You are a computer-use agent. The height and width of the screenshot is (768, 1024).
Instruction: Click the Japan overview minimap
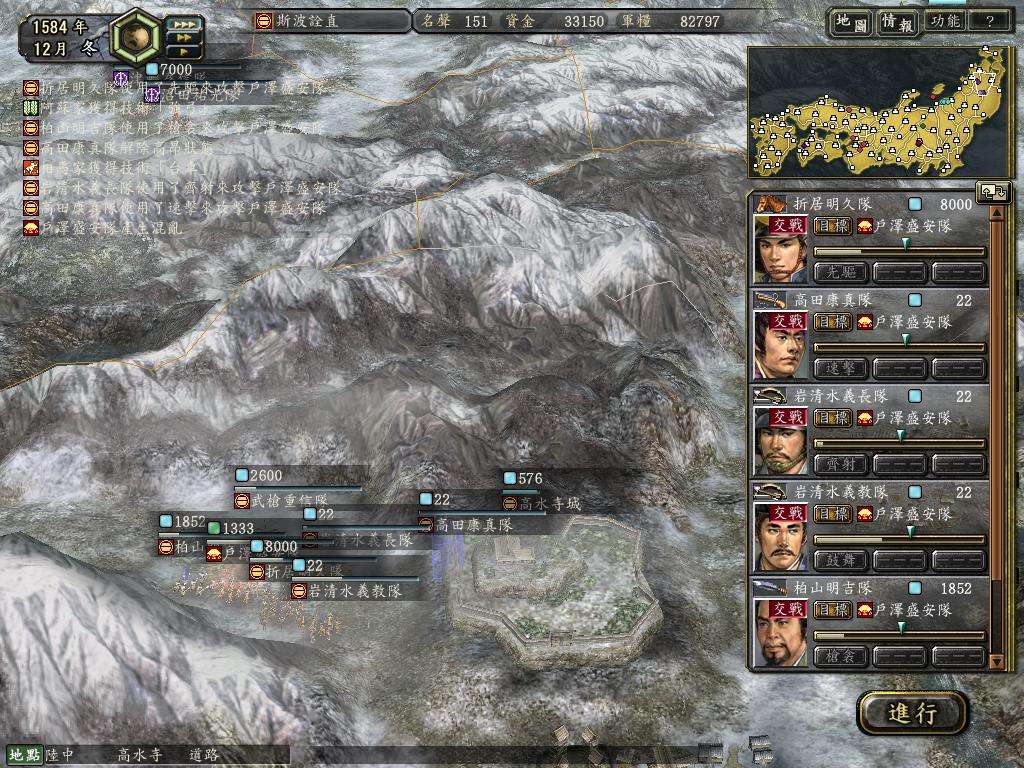point(877,113)
